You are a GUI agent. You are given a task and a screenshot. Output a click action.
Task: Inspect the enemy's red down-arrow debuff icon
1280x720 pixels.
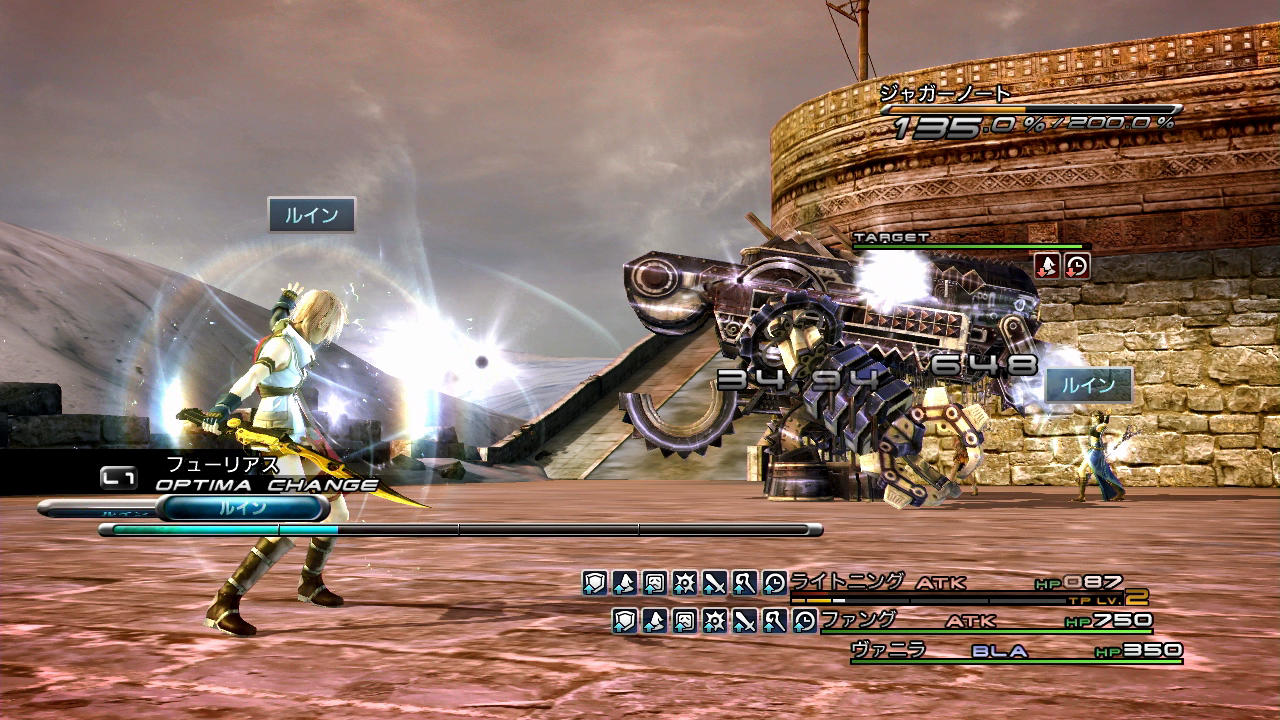coord(1047,266)
